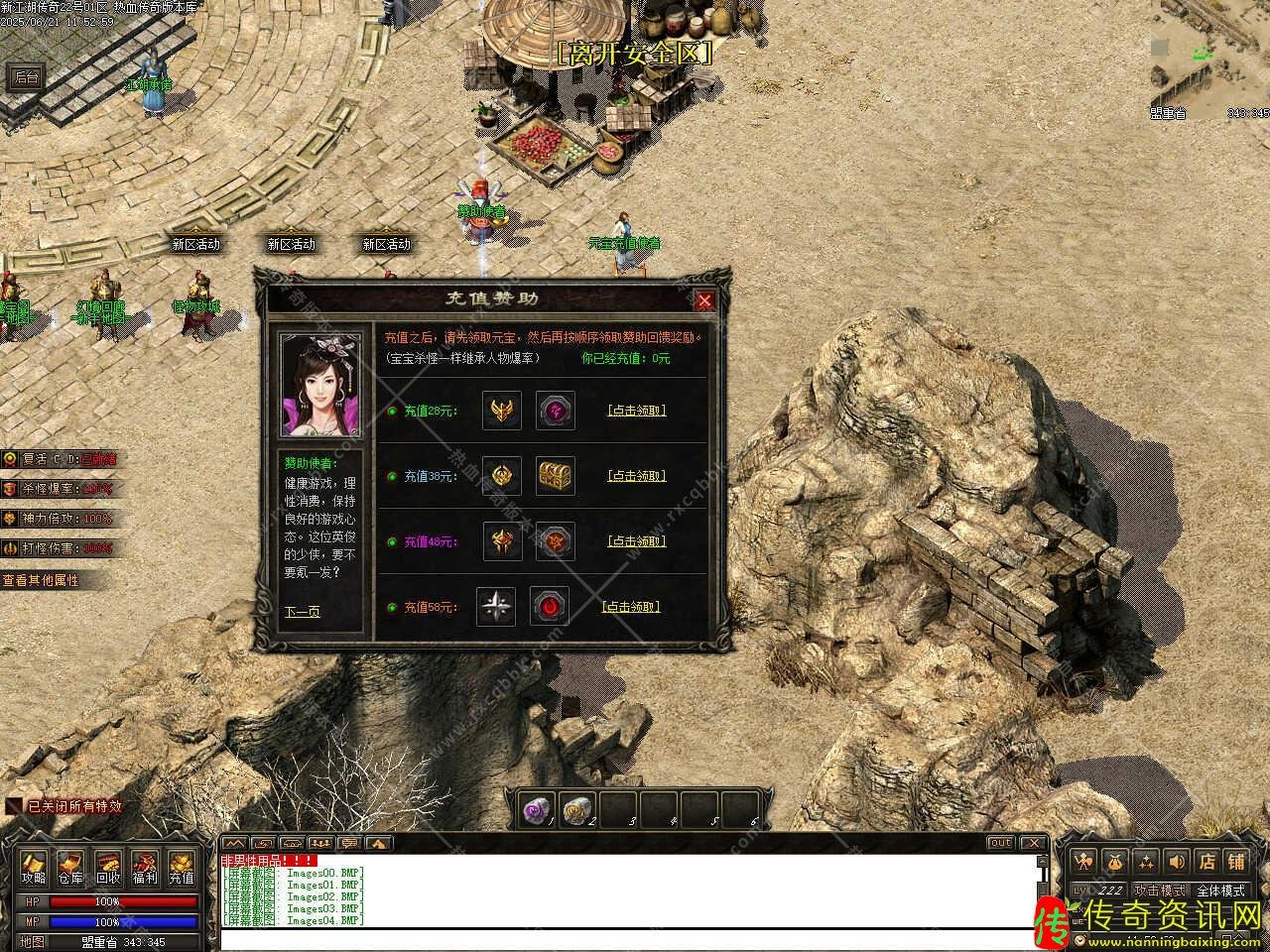Use the purple scroll in hotbar slot 1
The height and width of the screenshot is (952, 1270).
coord(537,810)
